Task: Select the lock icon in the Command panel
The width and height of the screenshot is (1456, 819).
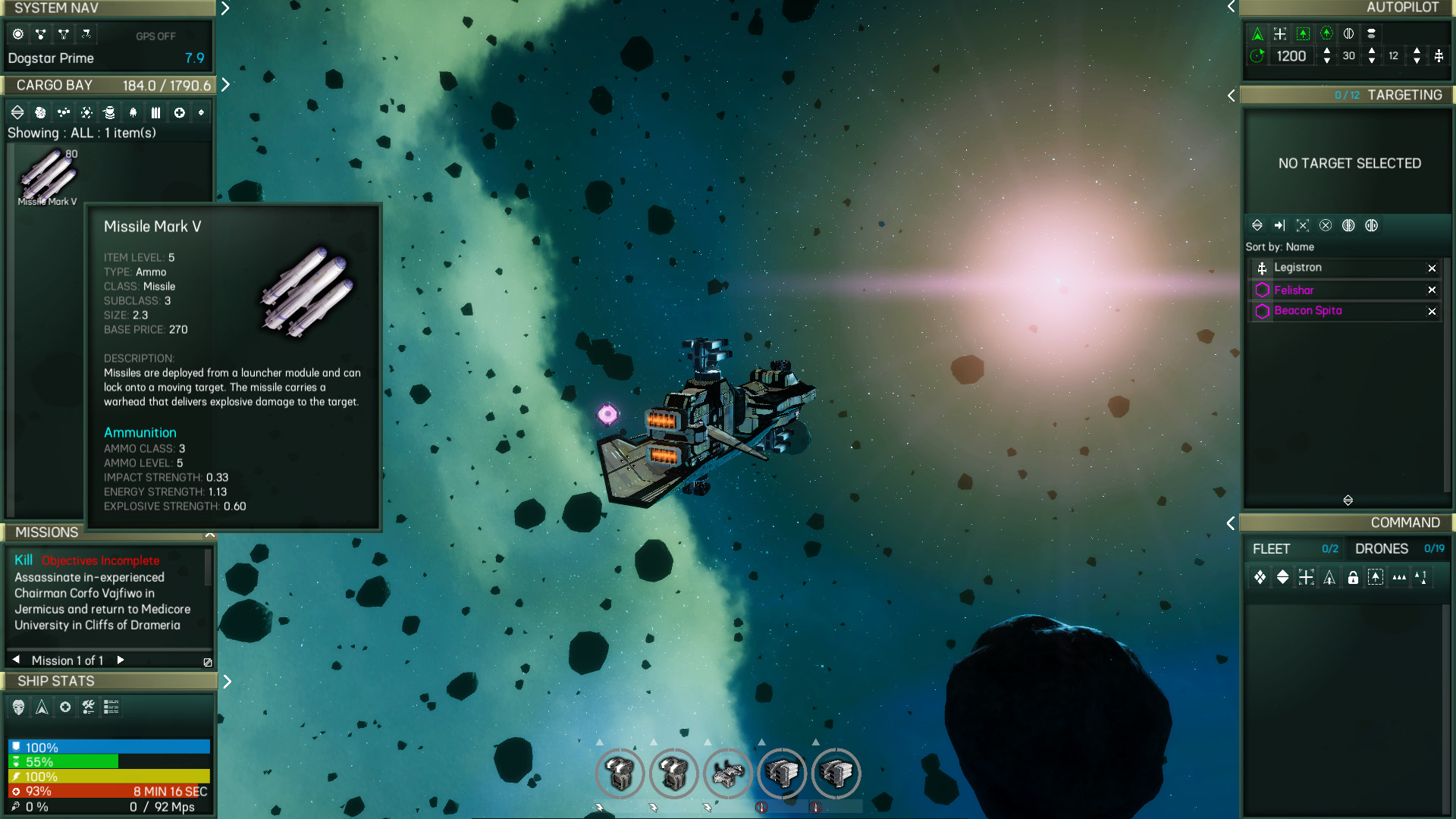Action: (x=1354, y=578)
